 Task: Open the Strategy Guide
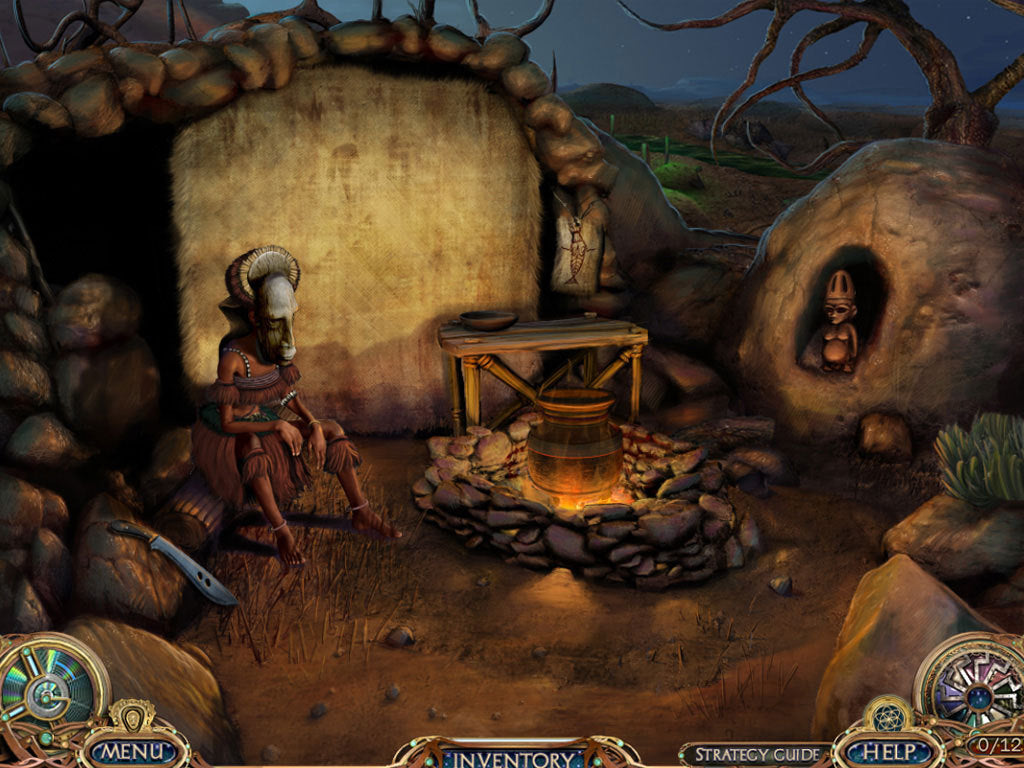coord(756,754)
